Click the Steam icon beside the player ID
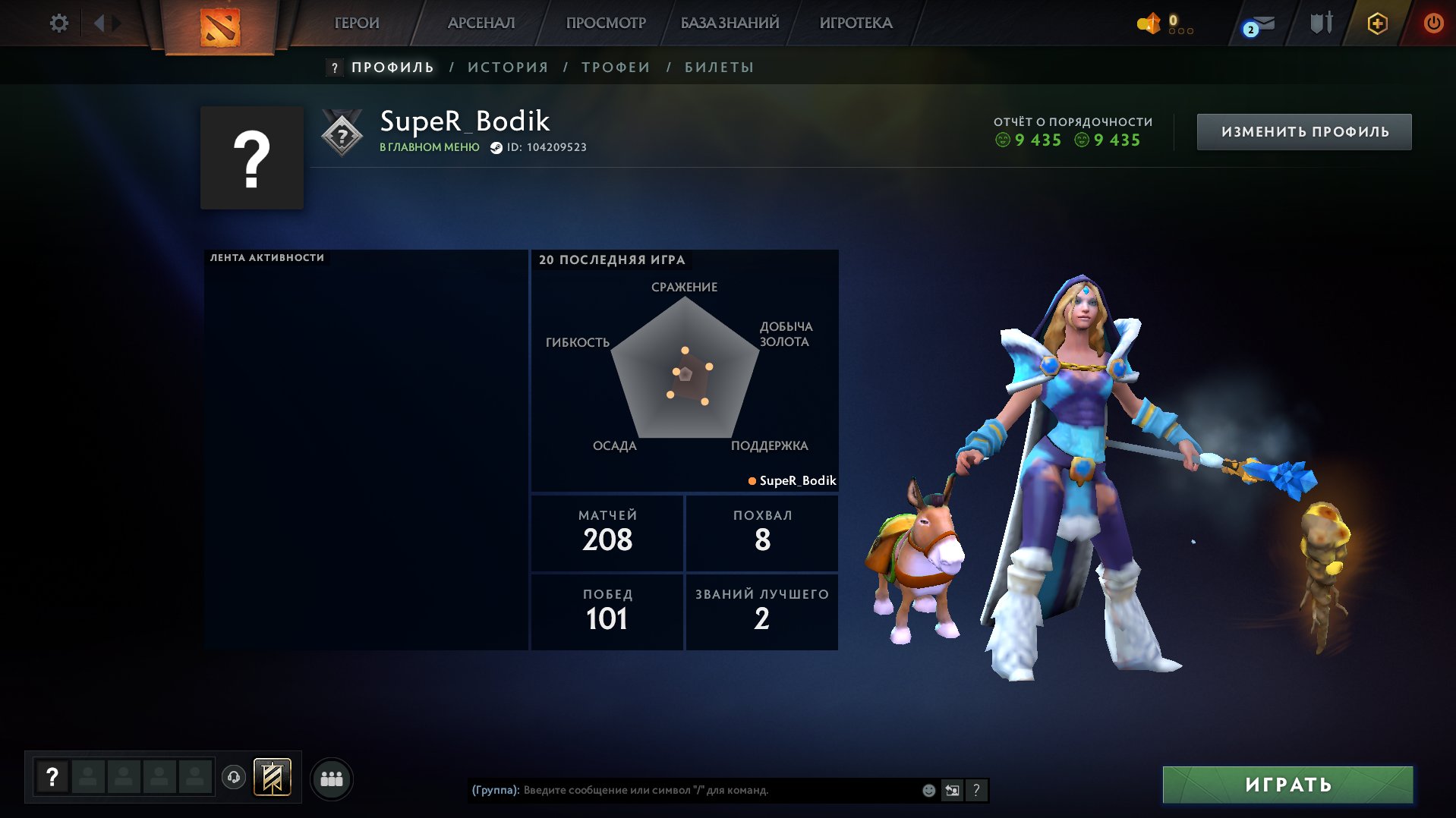This screenshot has height=818, width=1456. 494,147
